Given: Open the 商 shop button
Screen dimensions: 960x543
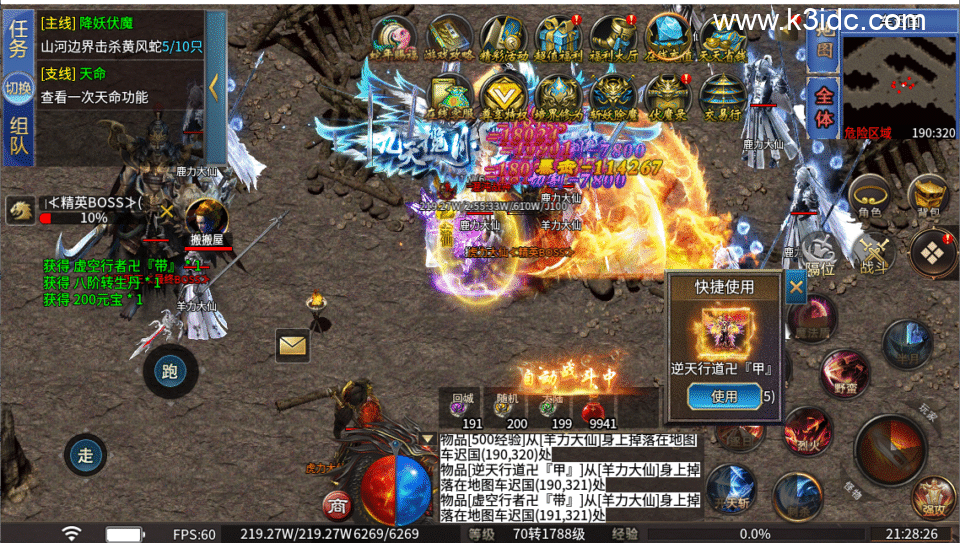Looking at the screenshot, I should [x=336, y=505].
